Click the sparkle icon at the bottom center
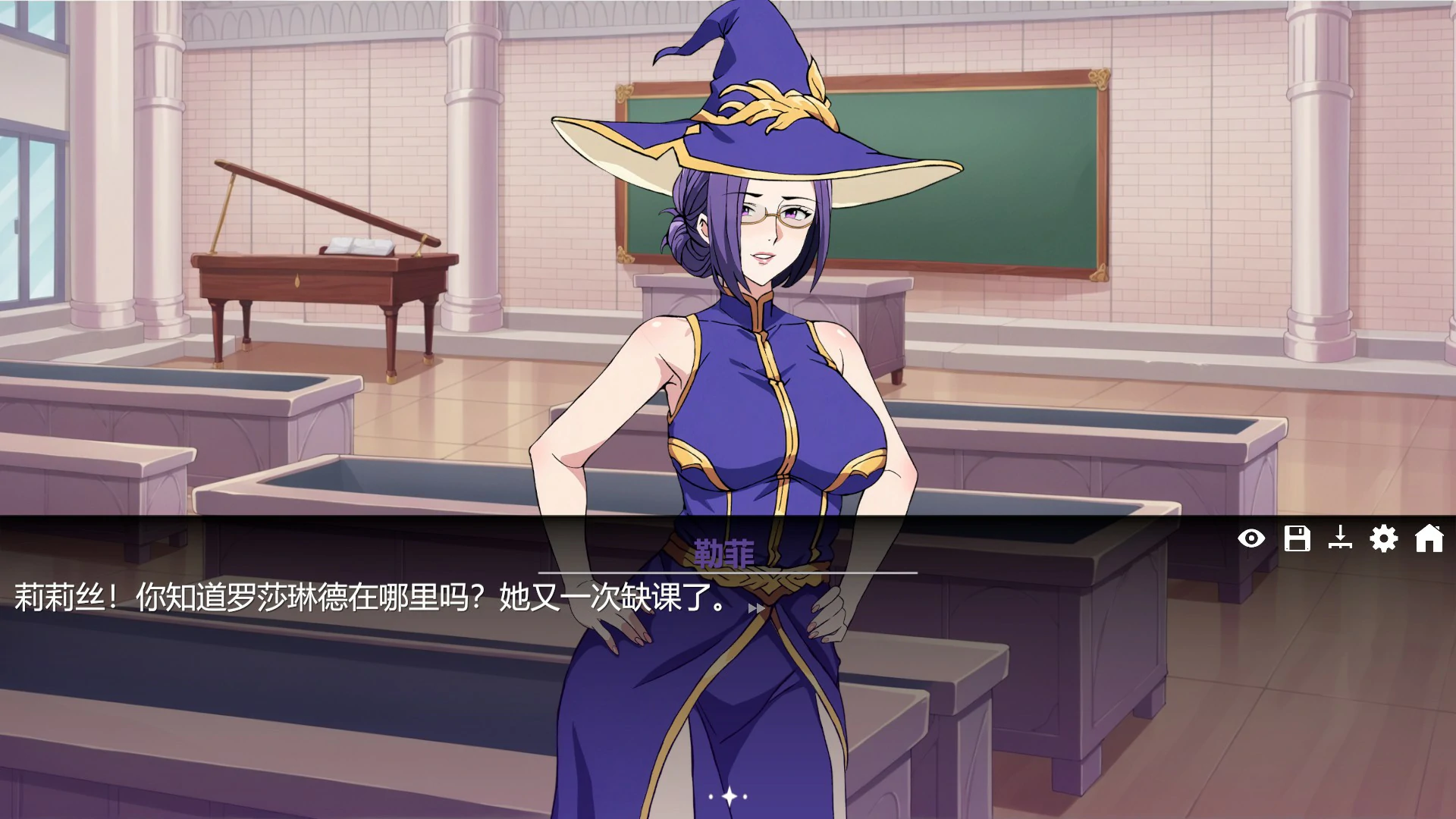The image size is (1456, 819). click(728, 795)
